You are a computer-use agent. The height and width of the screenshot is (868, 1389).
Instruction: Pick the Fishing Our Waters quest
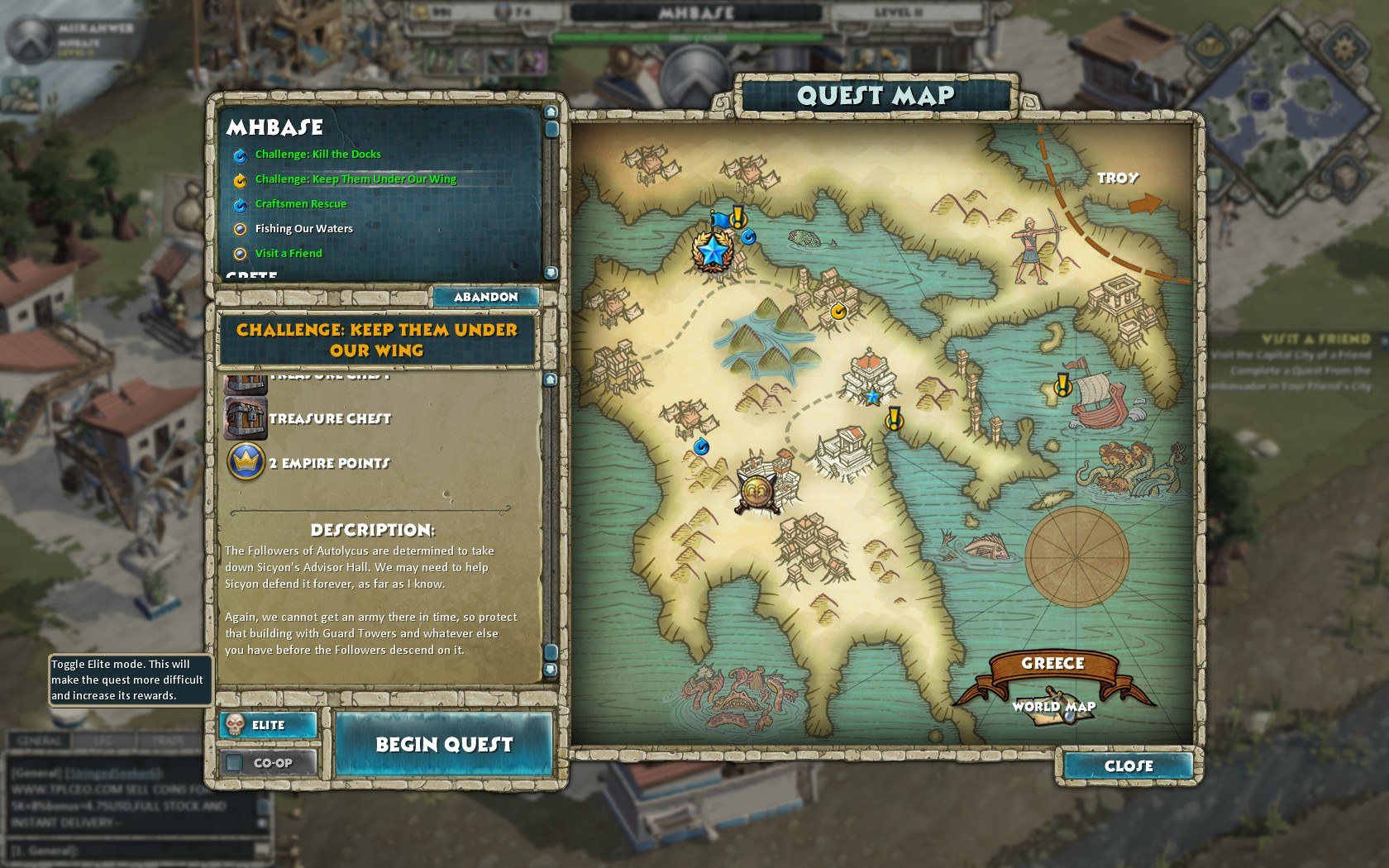point(303,229)
